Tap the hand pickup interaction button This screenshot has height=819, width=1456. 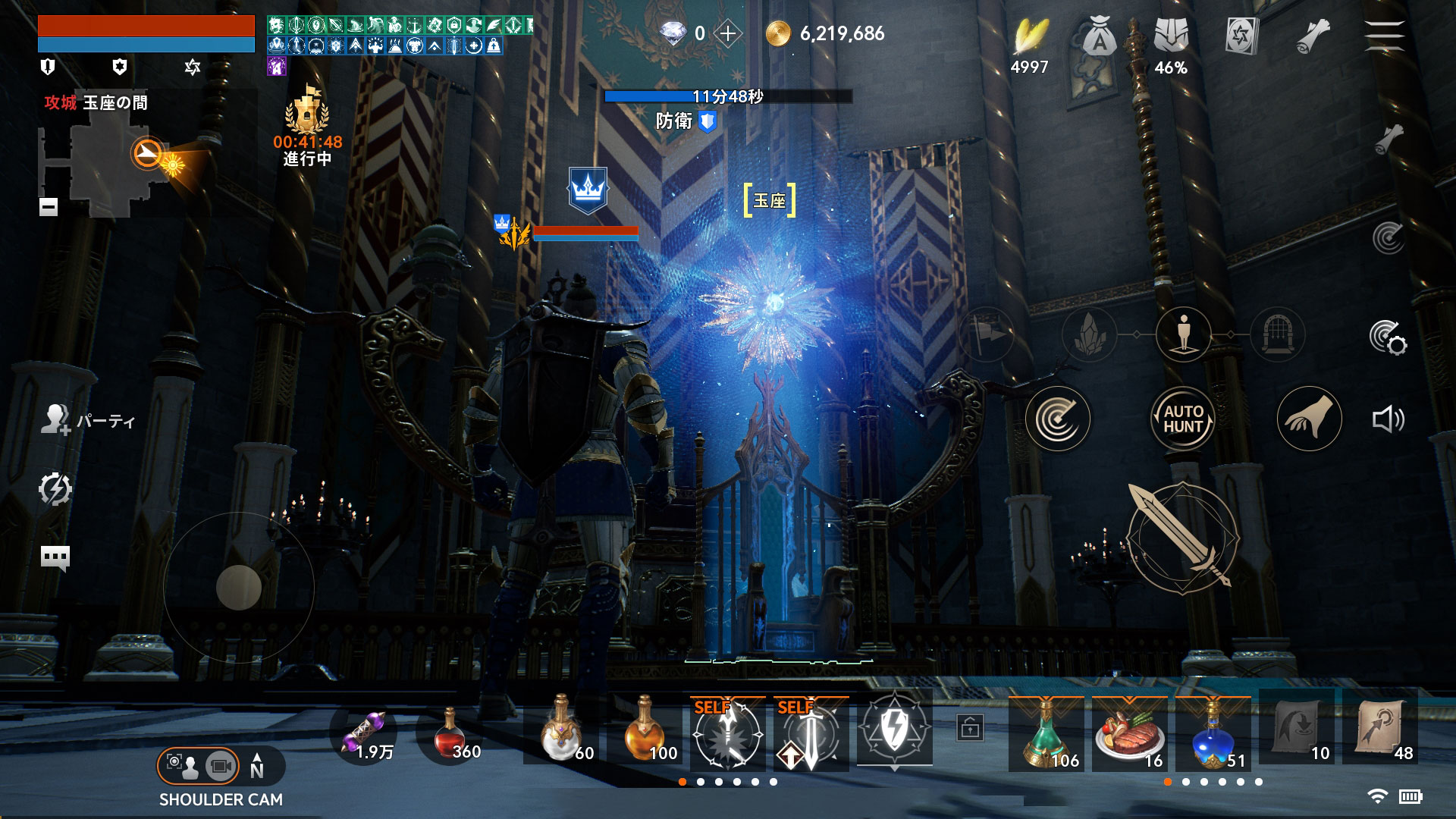1309,419
